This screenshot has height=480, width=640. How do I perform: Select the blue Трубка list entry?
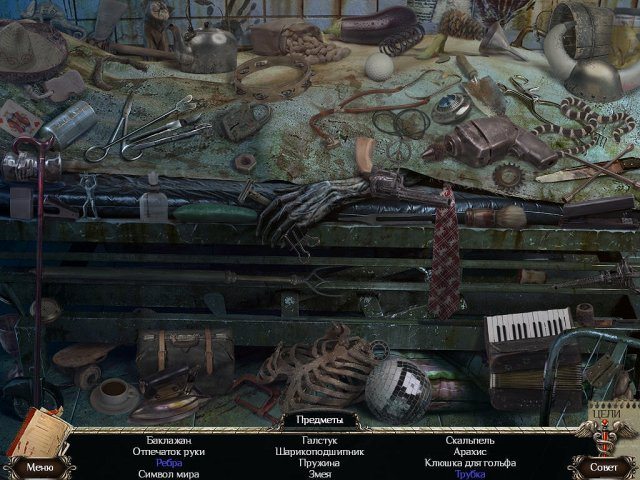470,474
